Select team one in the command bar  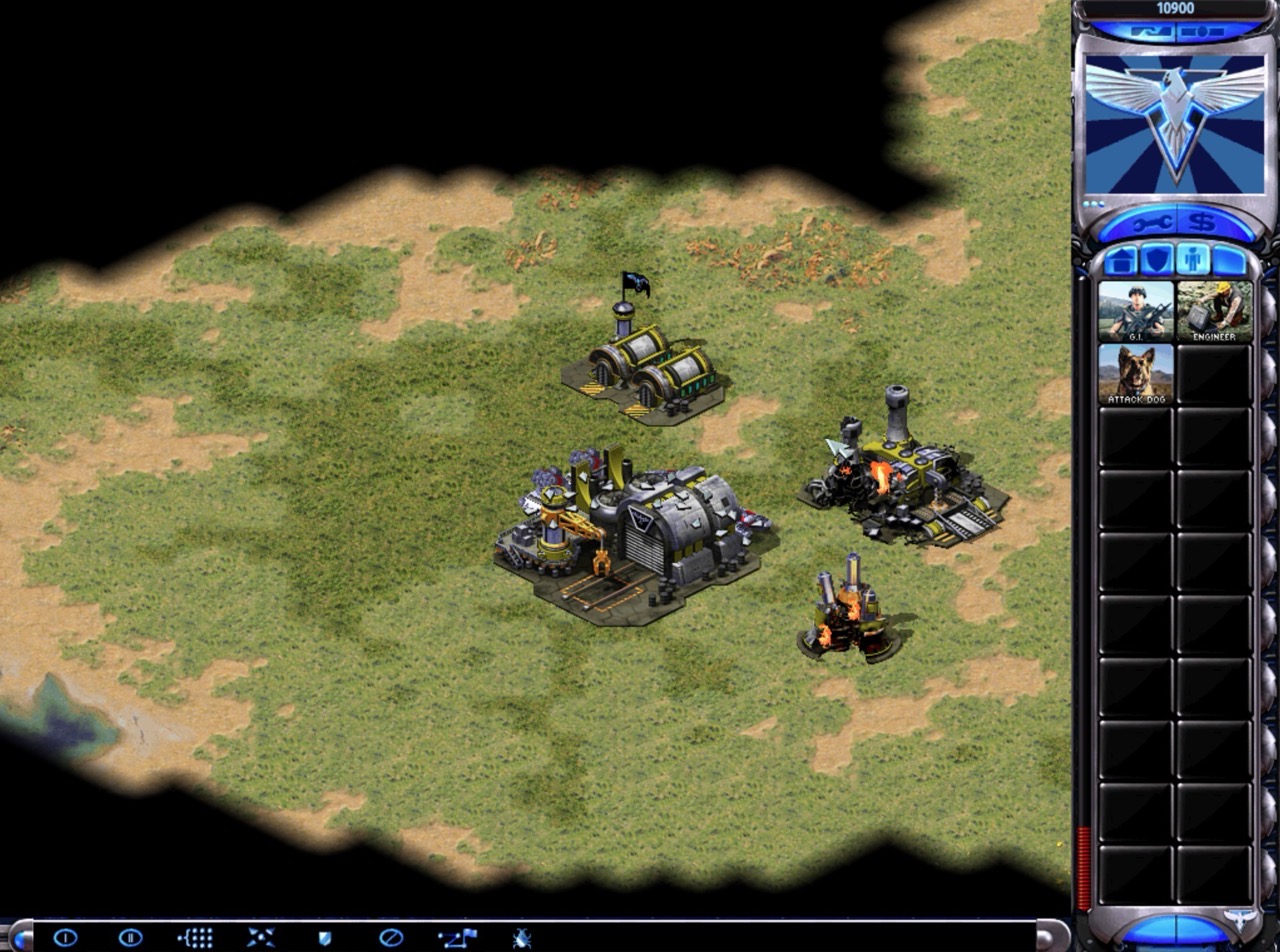65,938
